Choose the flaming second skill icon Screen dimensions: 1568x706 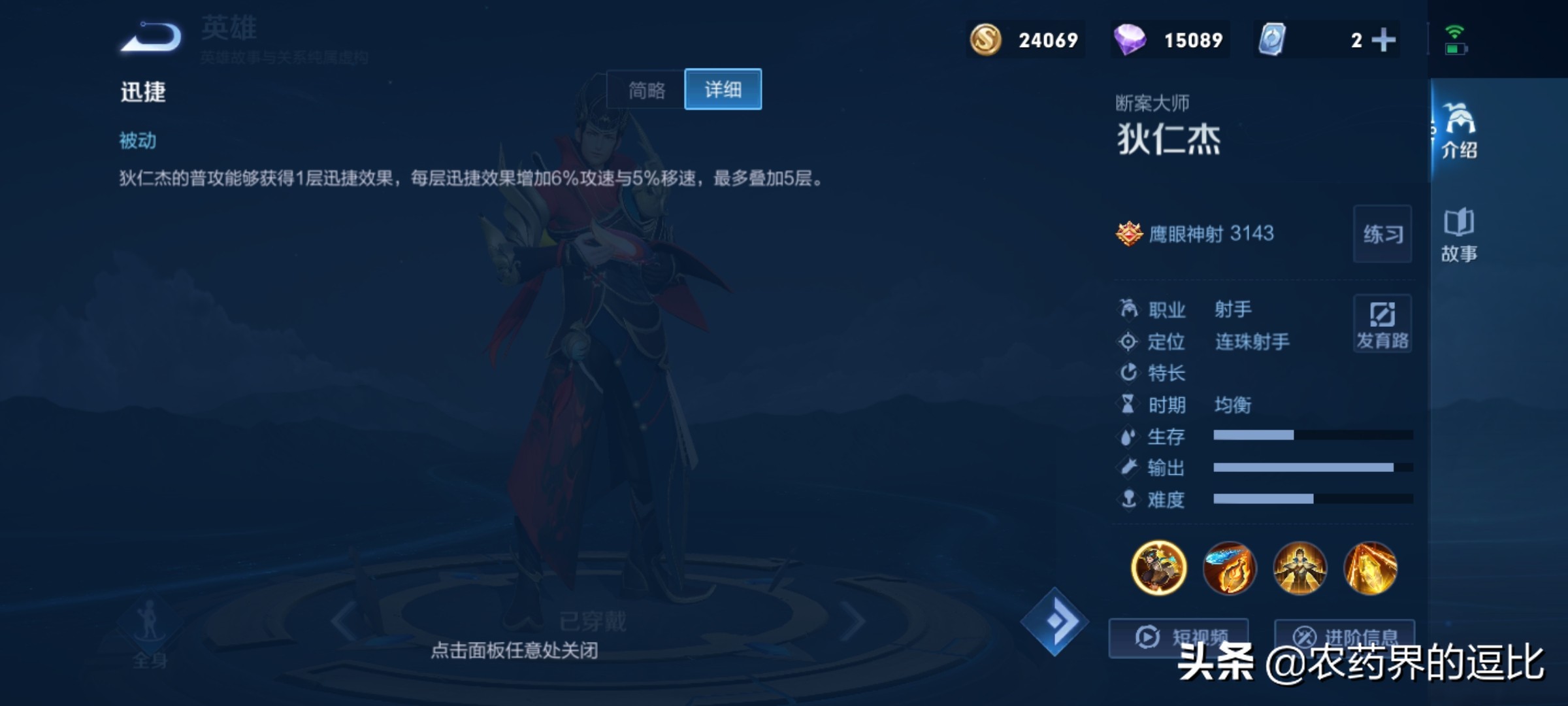pyautogui.click(x=1229, y=567)
